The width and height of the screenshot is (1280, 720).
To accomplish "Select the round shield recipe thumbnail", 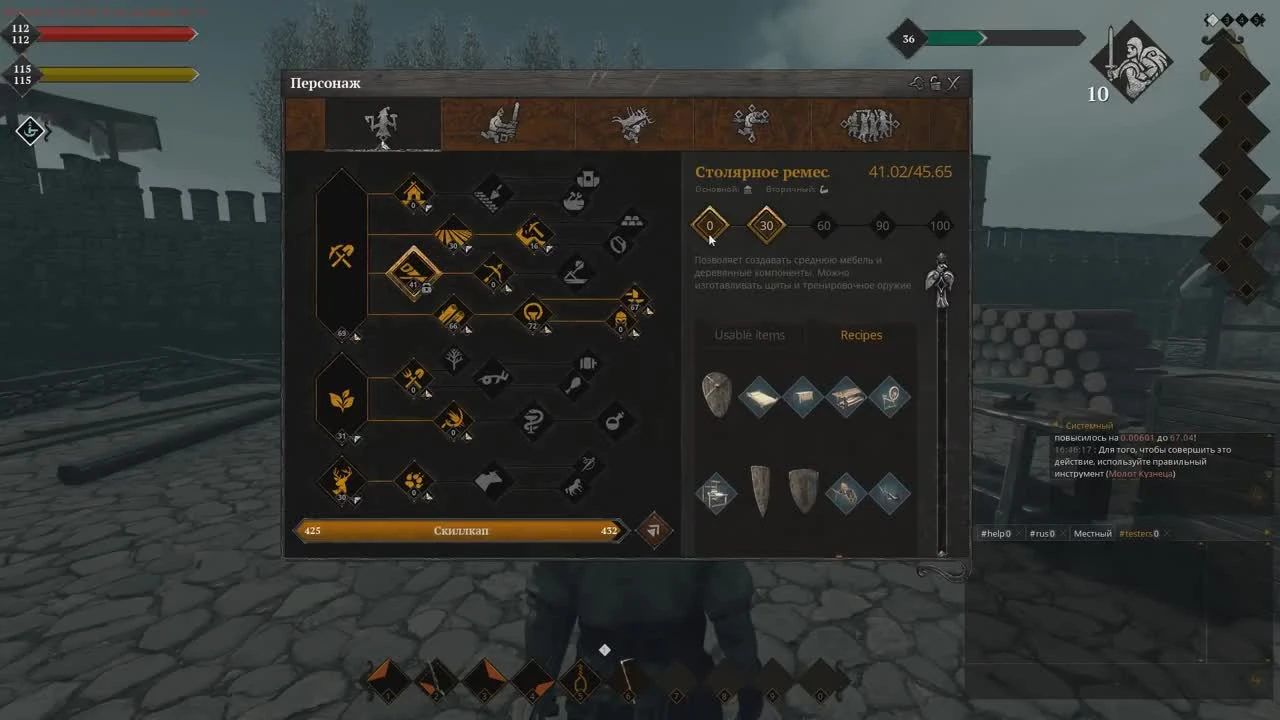I will (x=716, y=394).
